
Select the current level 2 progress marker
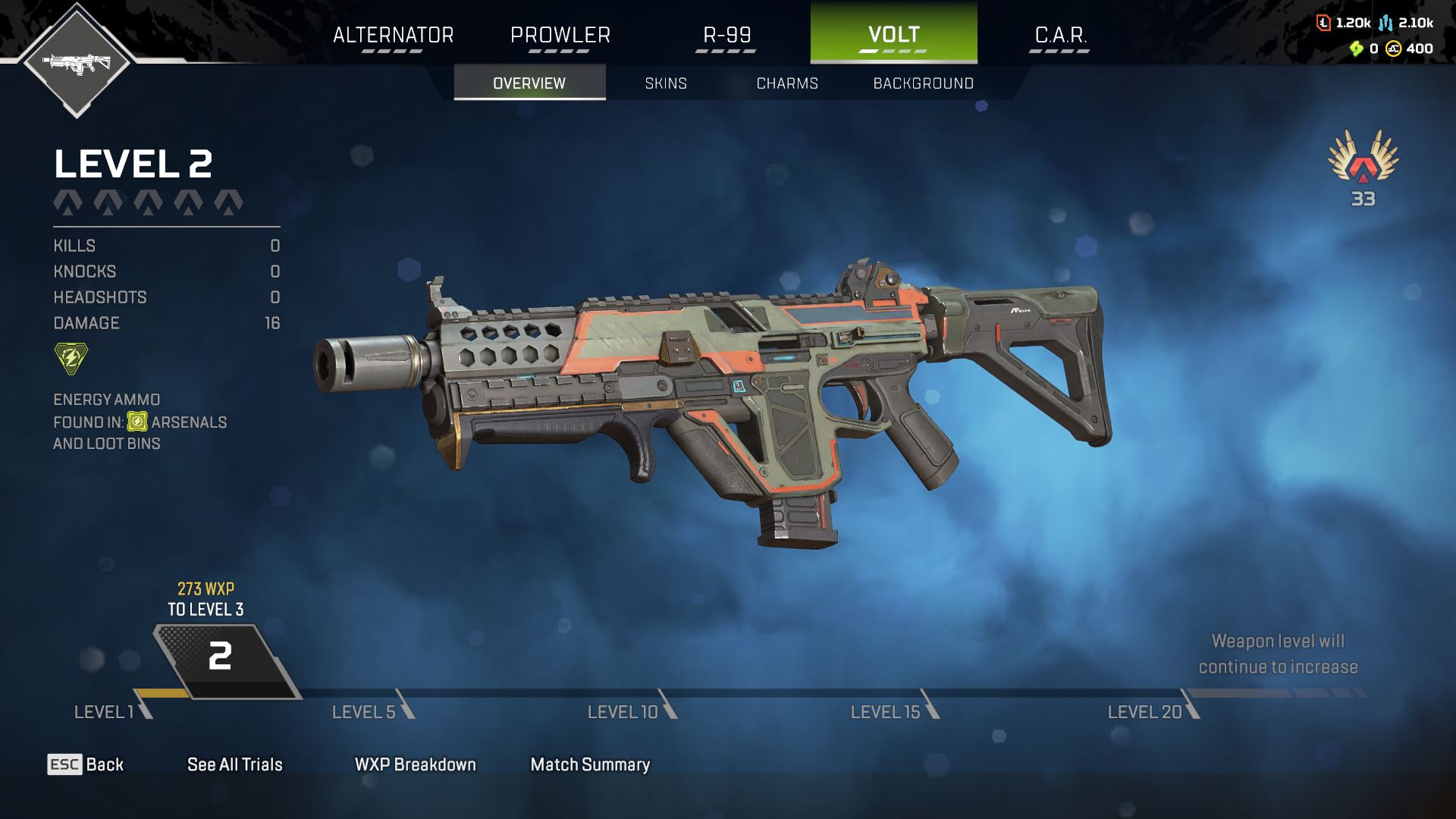pos(221,657)
